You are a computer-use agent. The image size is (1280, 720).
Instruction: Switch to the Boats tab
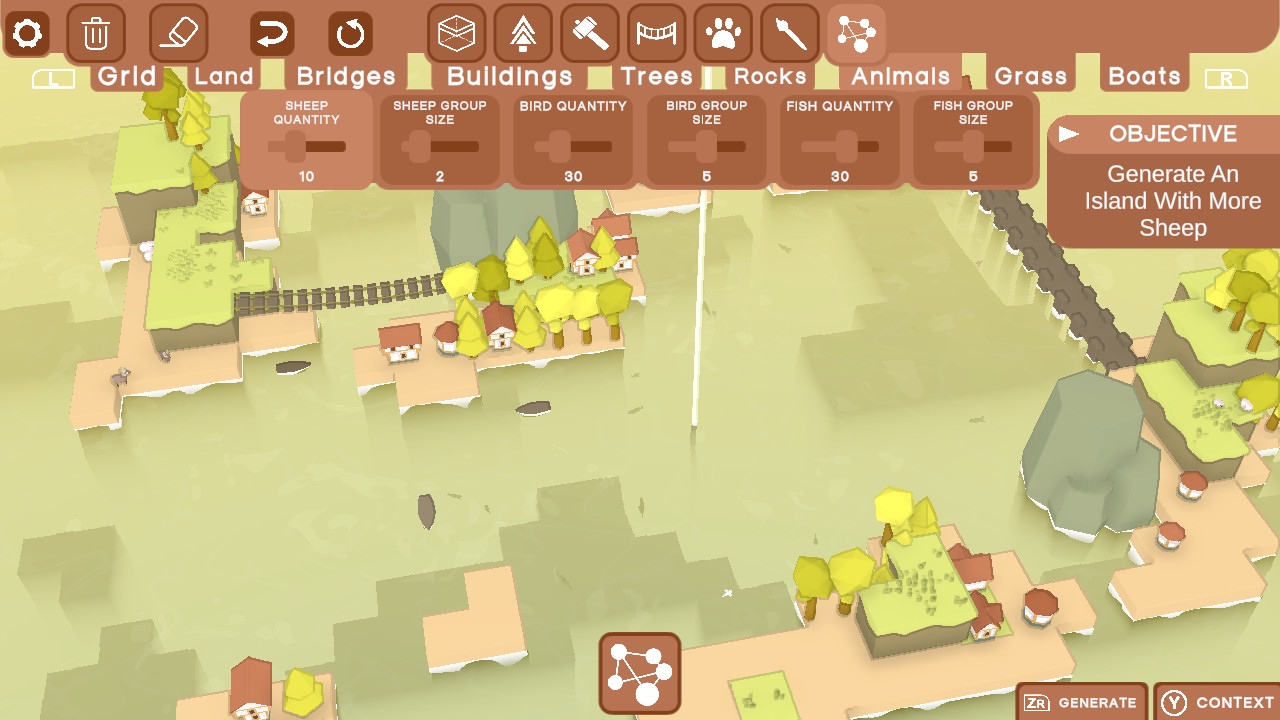tap(1143, 74)
